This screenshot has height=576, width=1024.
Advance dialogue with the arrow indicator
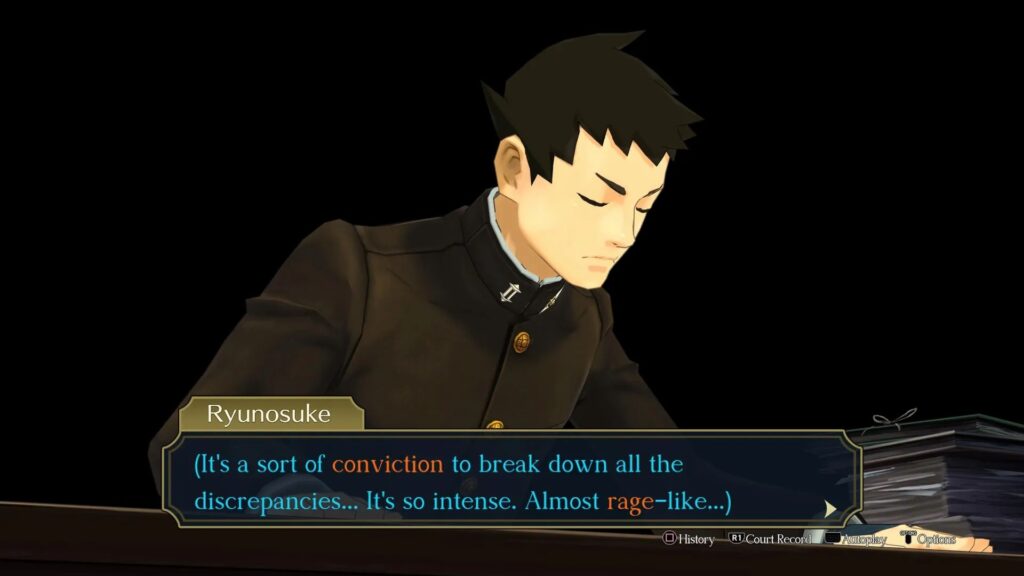tap(830, 508)
